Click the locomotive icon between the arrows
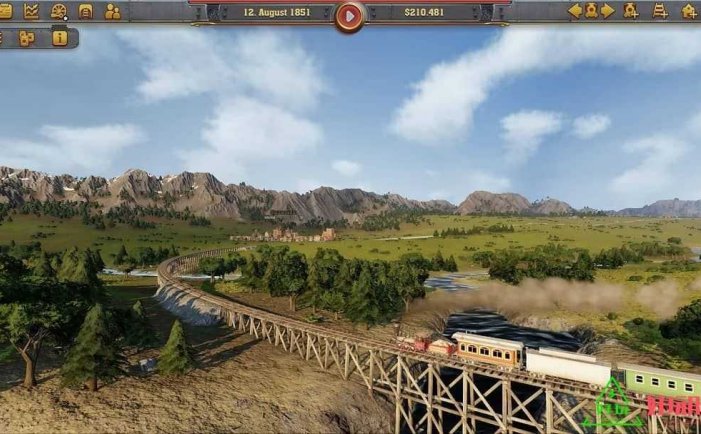 (x=591, y=11)
